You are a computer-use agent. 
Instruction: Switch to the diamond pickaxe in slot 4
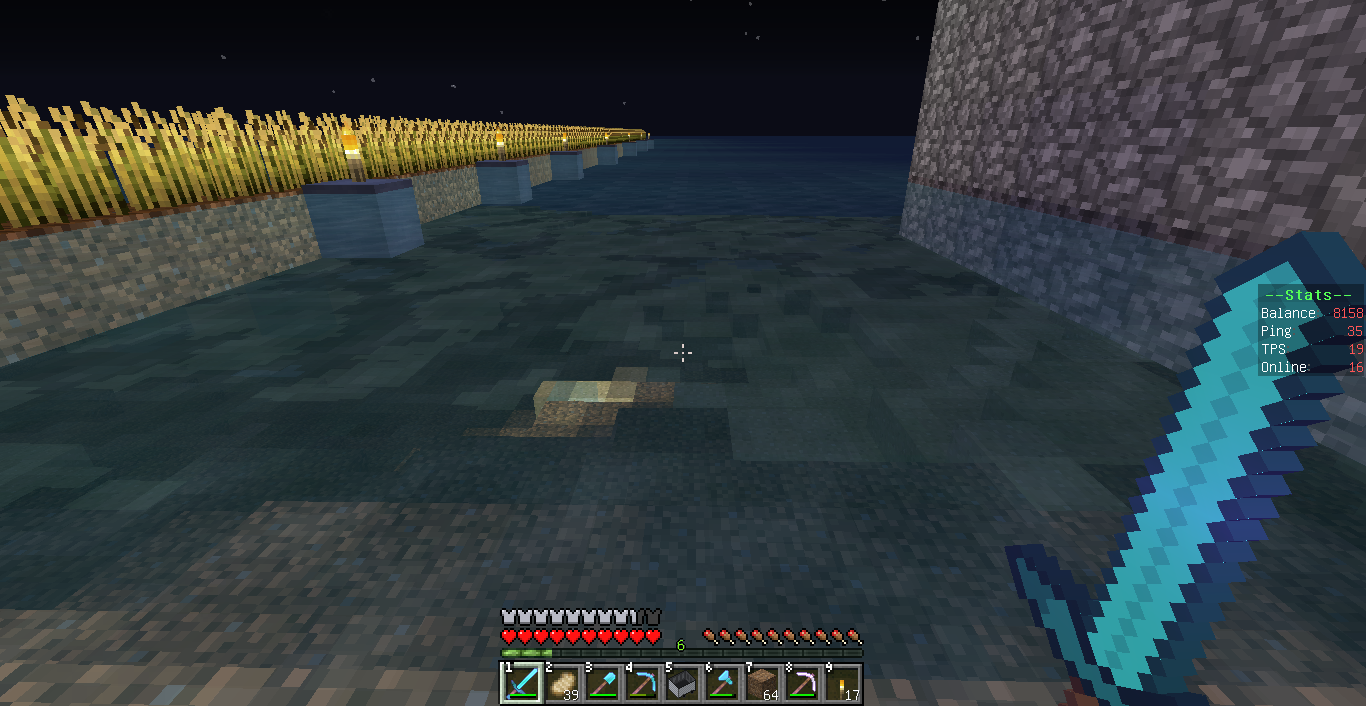tap(642, 683)
